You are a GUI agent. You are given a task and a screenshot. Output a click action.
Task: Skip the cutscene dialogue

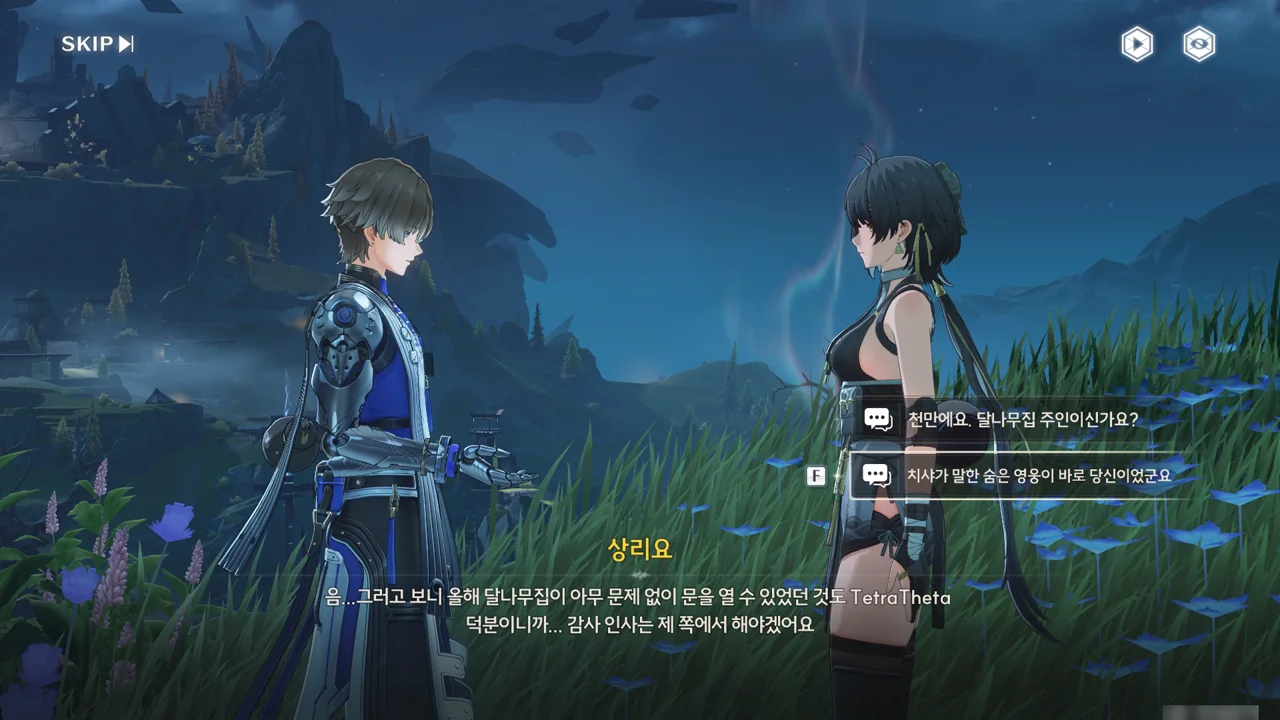click(x=97, y=44)
